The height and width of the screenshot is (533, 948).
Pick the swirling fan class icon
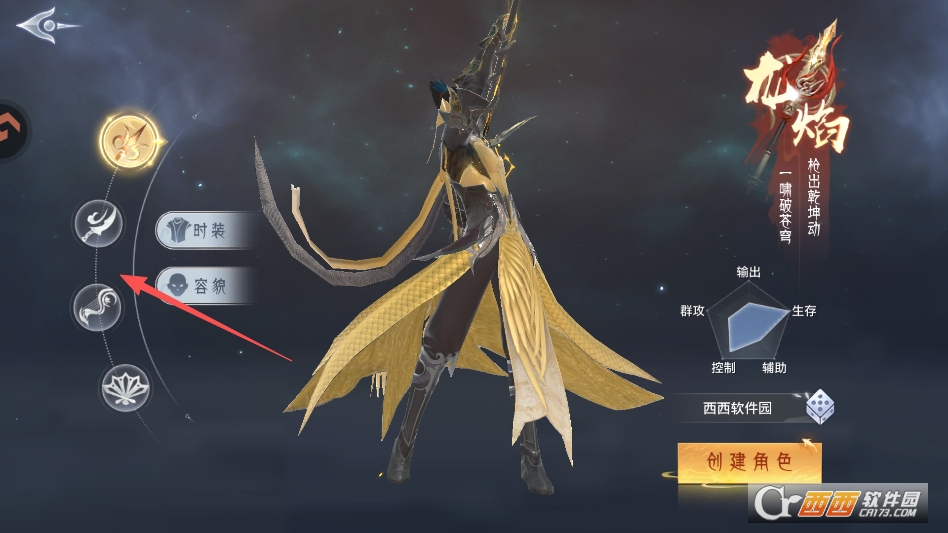point(97,307)
